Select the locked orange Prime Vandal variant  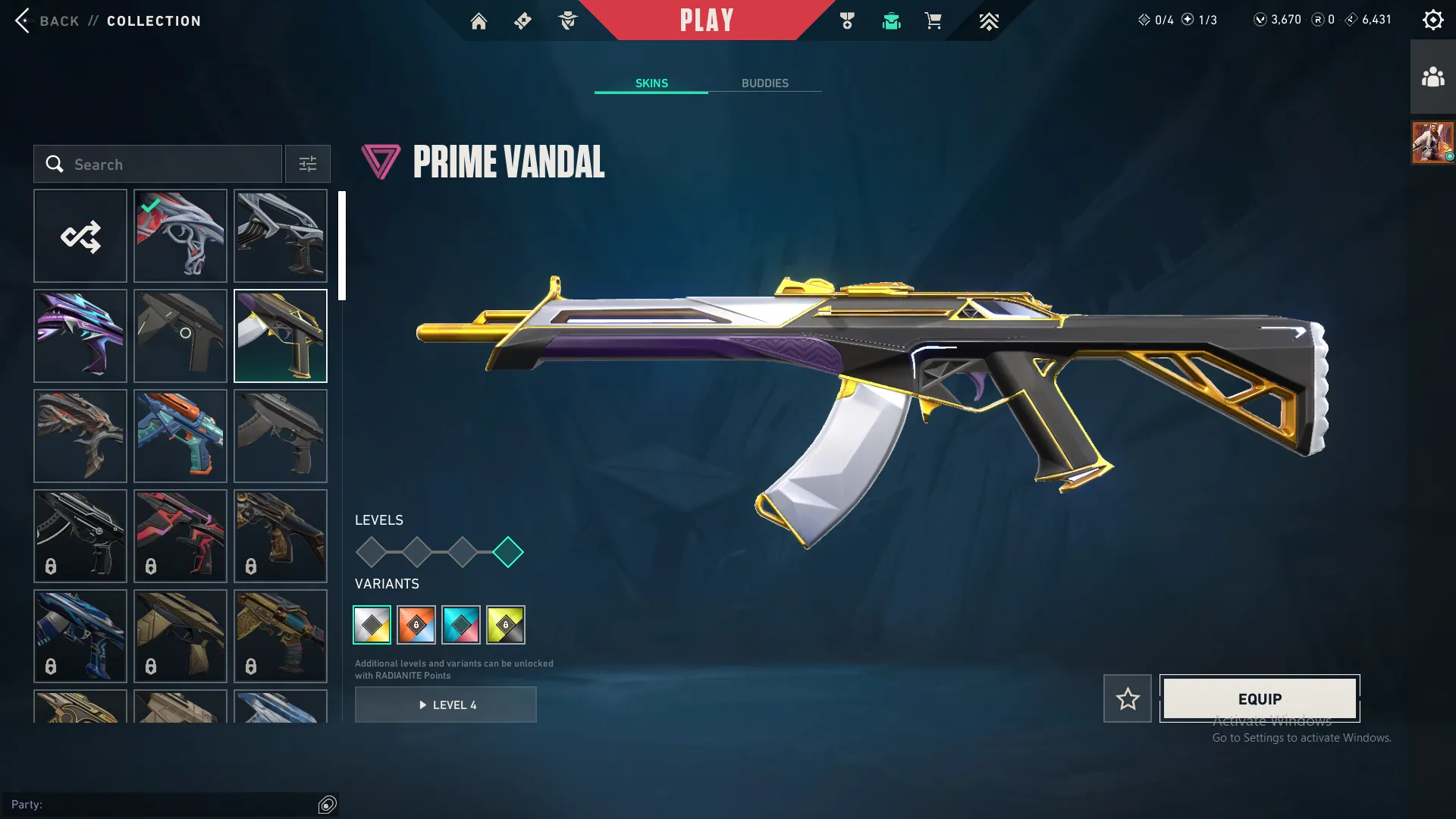(416, 624)
